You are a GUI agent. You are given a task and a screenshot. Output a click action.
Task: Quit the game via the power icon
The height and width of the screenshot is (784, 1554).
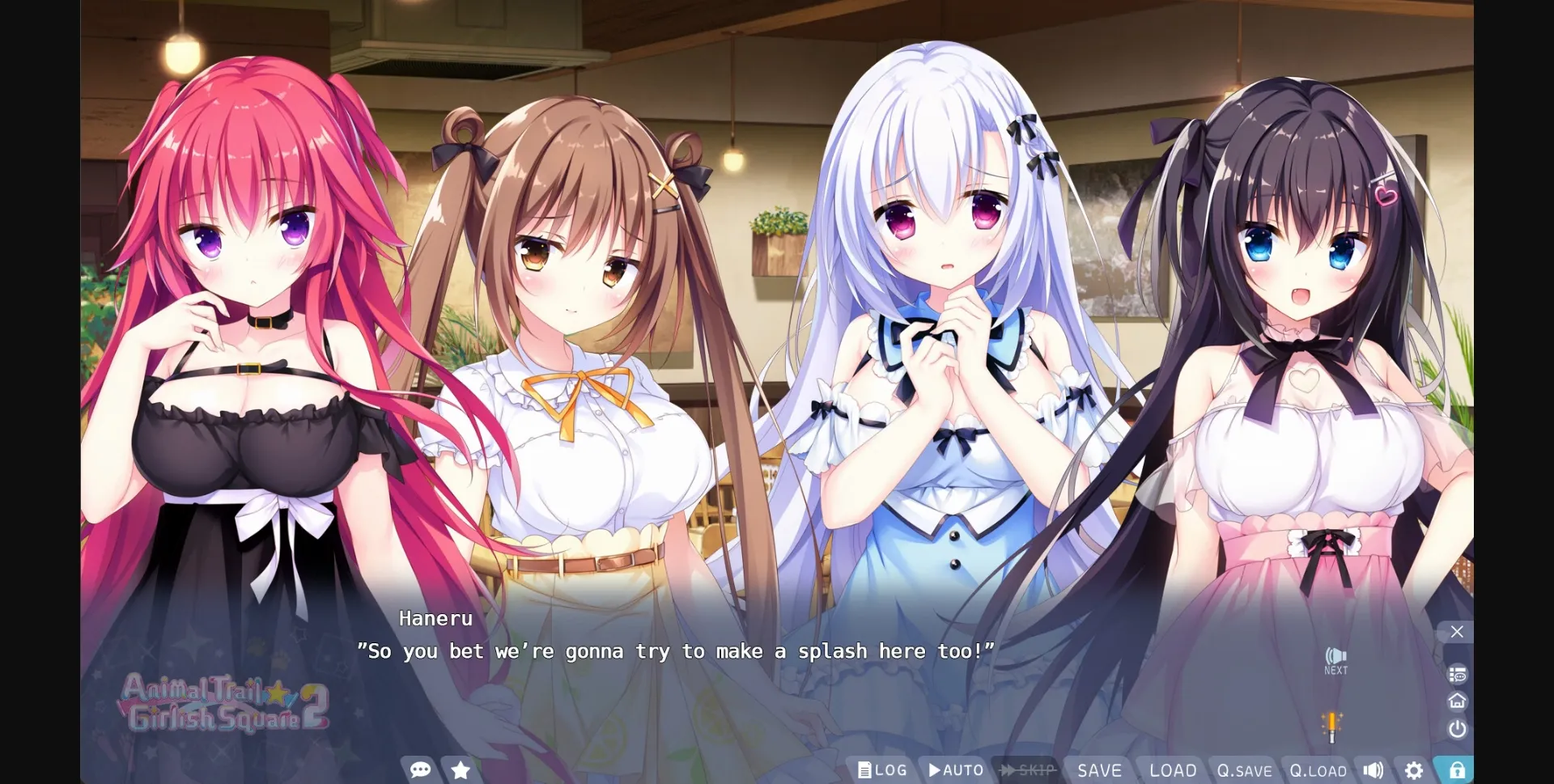[x=1457, y=729]
